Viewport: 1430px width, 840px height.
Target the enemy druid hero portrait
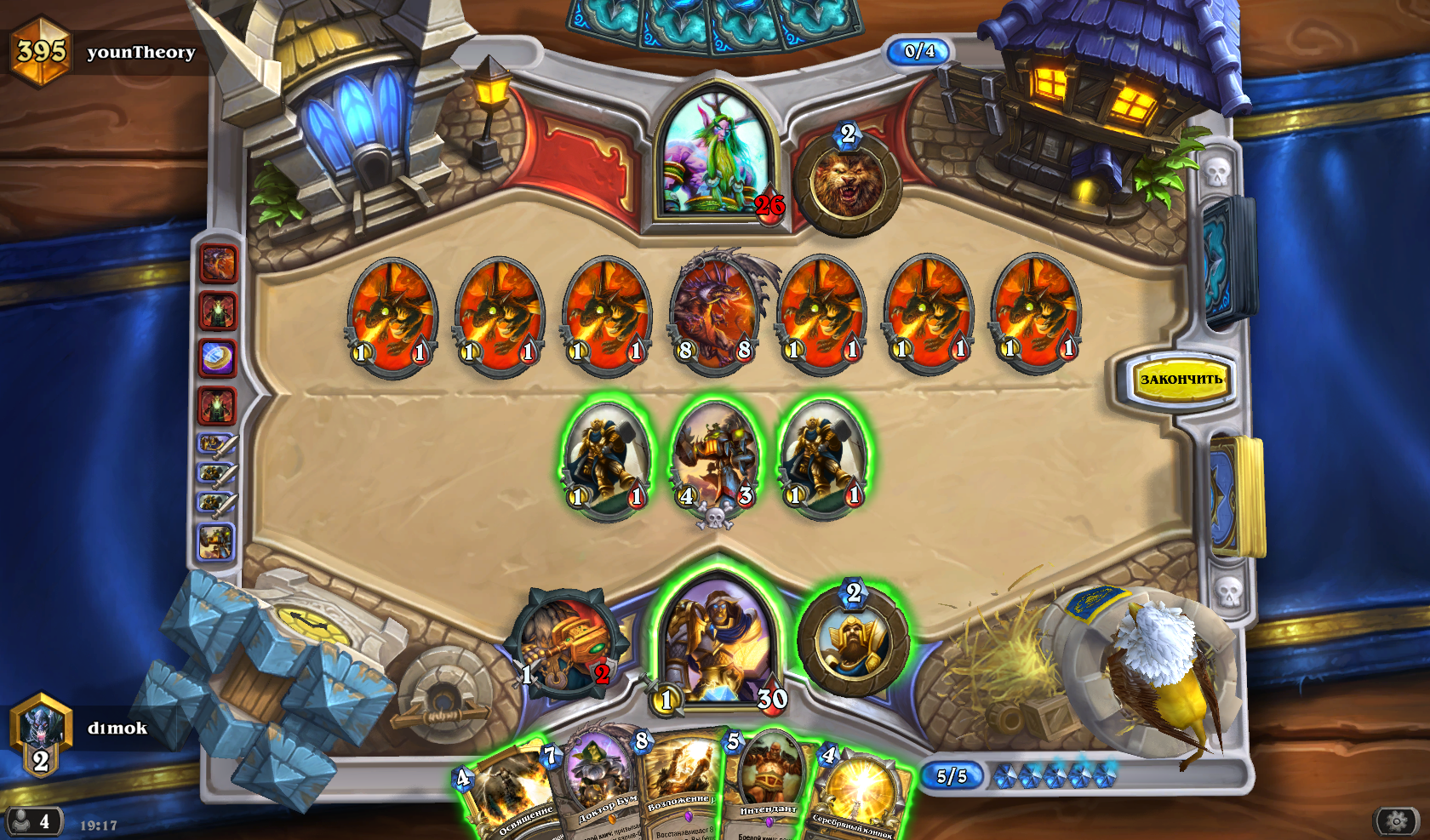(x=713, y=157)
